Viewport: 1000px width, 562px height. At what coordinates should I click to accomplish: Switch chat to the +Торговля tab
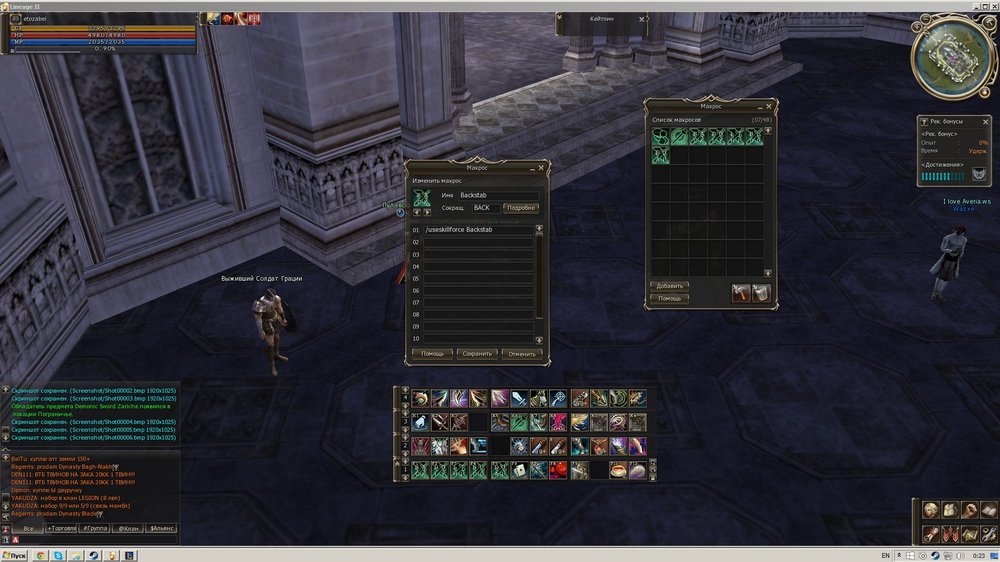63,528
